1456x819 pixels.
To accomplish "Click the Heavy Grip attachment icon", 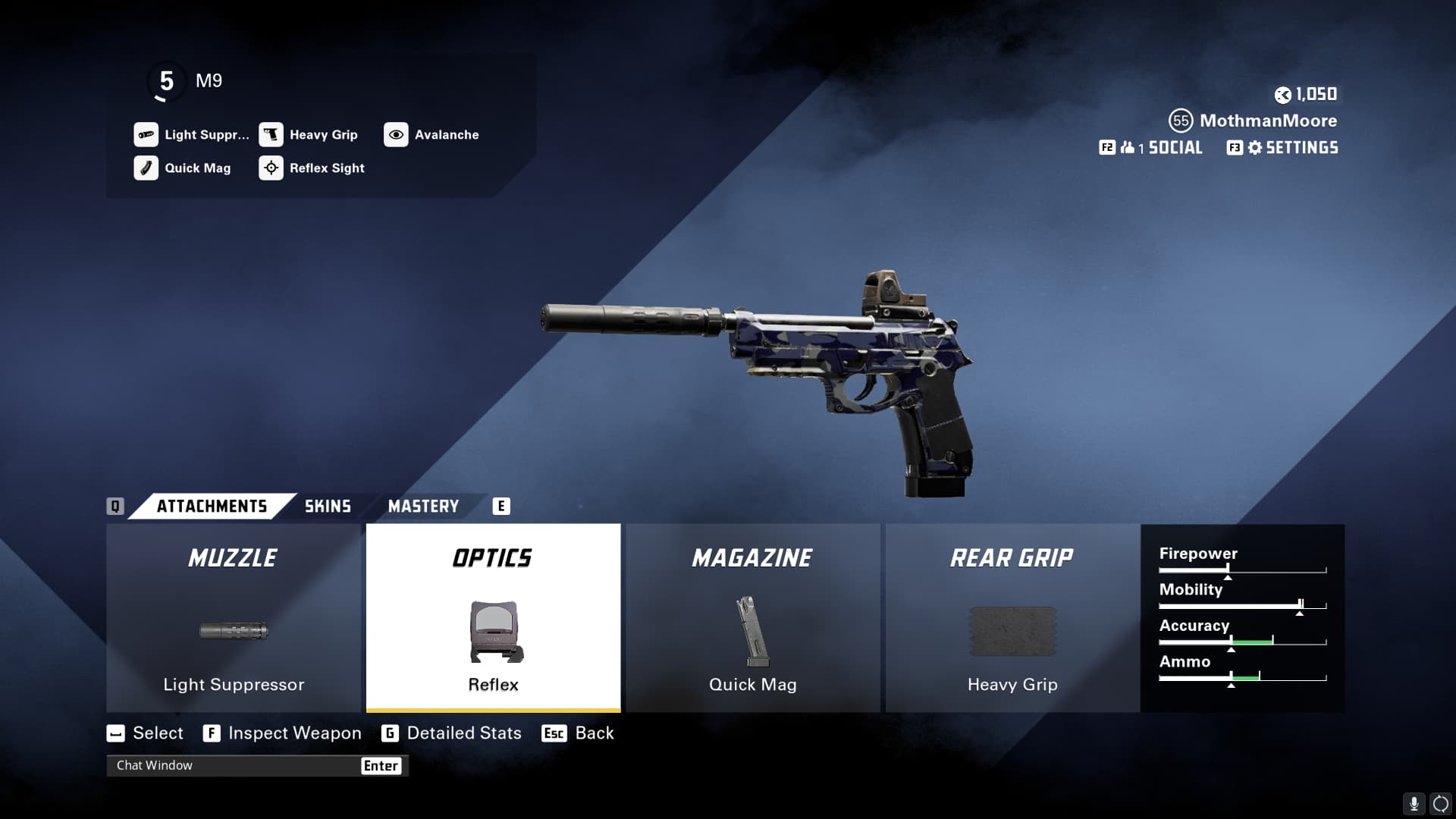I will [271, 135].
